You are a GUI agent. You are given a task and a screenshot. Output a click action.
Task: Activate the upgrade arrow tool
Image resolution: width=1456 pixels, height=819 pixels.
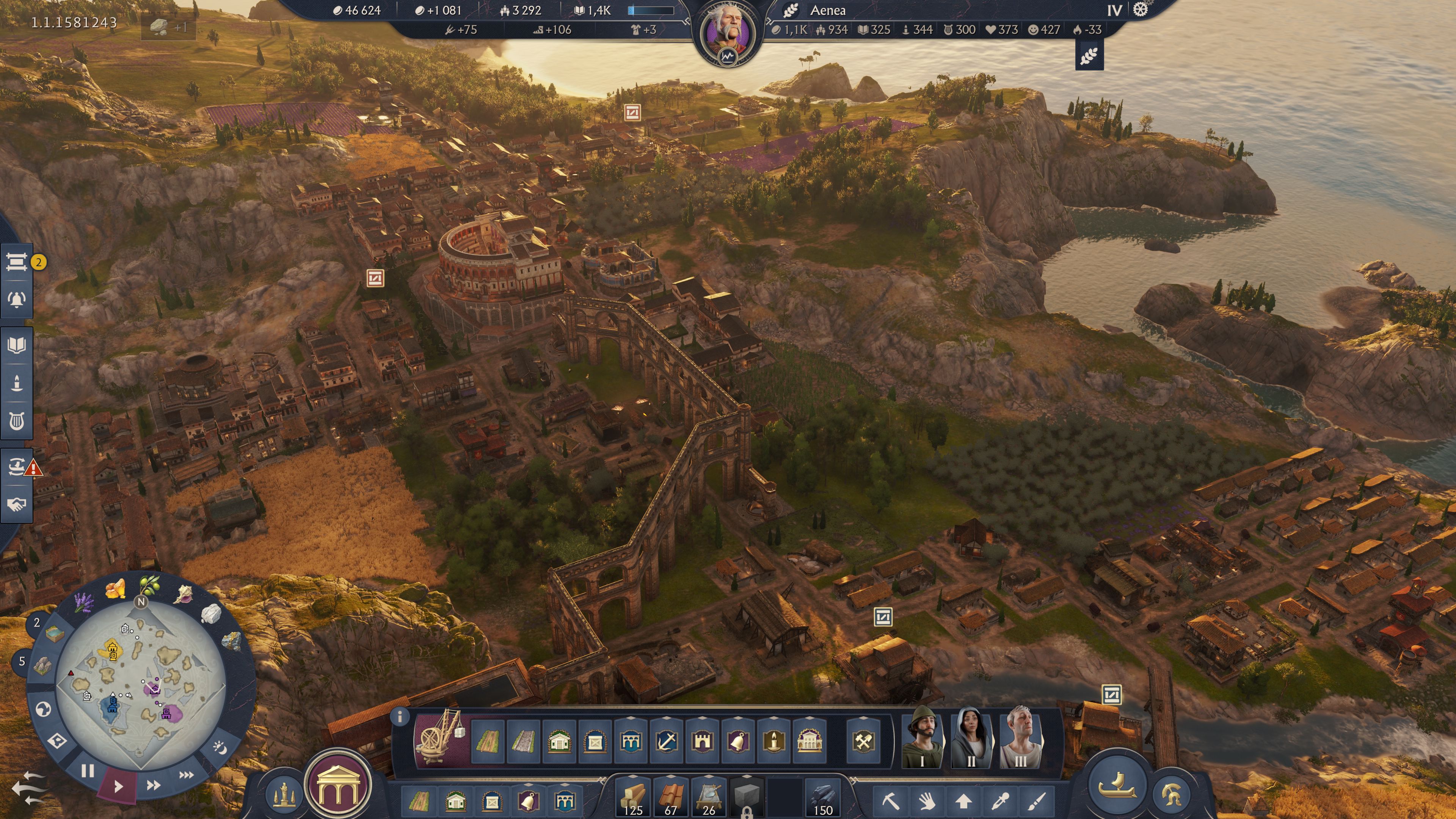[x=964, y=801]
